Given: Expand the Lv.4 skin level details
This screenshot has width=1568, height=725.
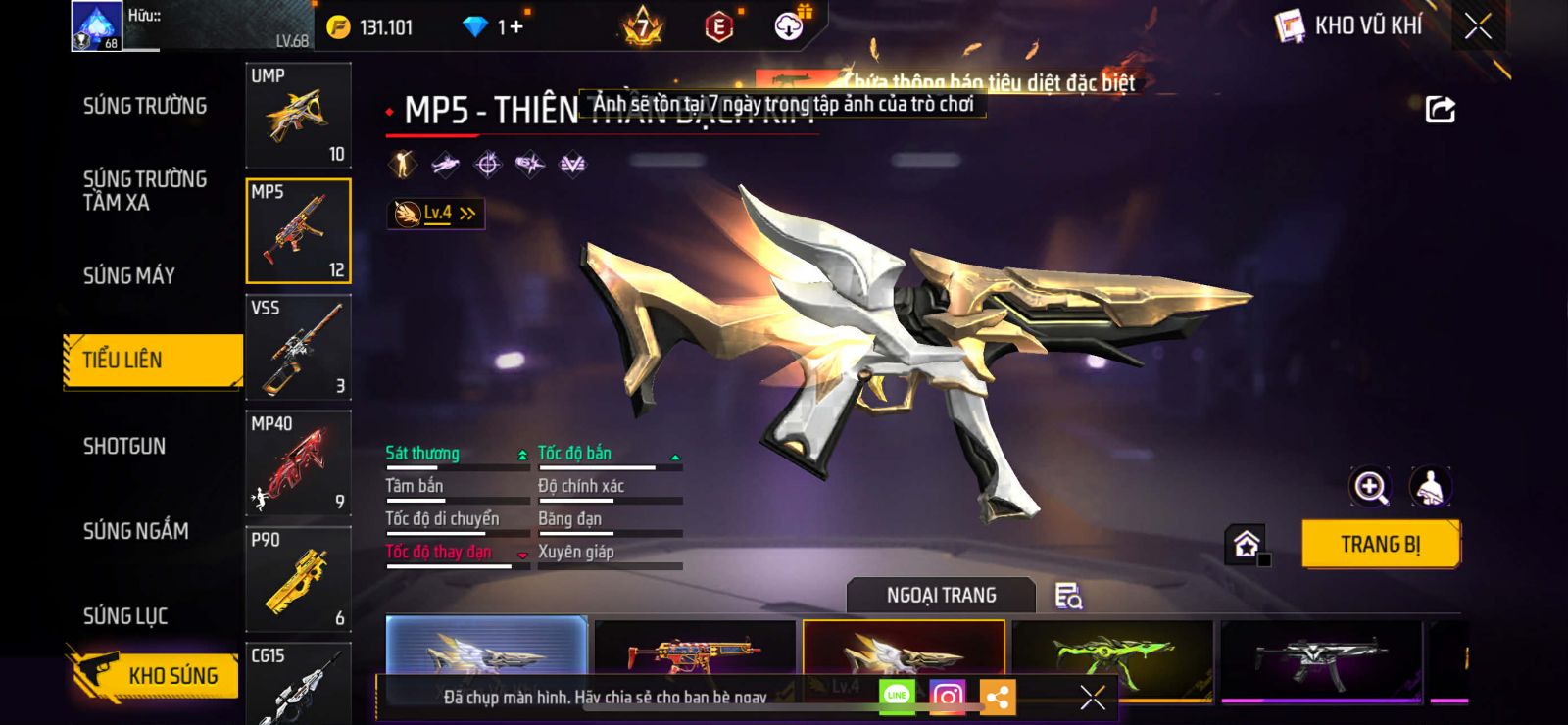Looking at the screenshot, I should pos(436,213).
